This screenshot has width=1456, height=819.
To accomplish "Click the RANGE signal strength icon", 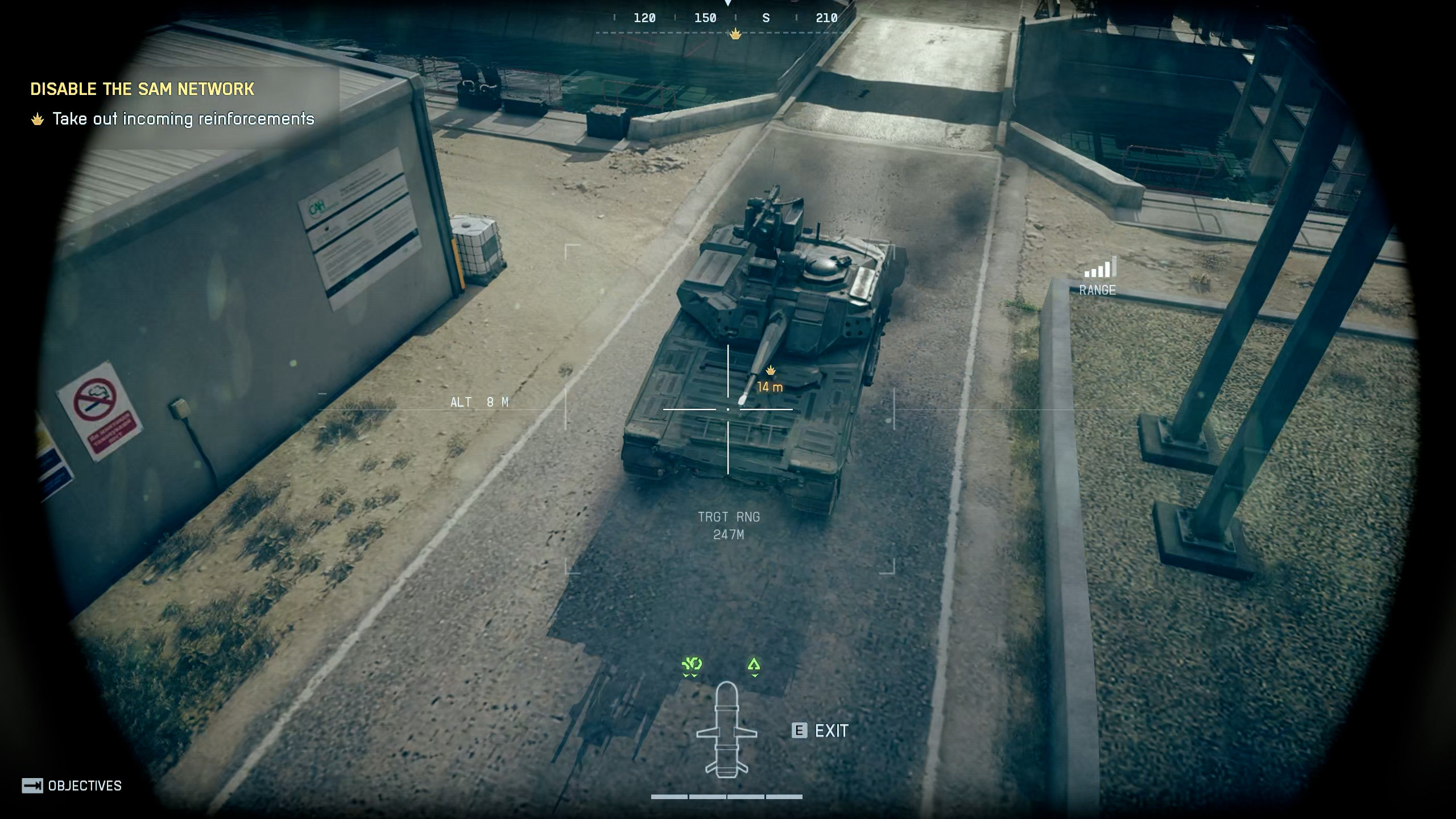I will point(1100,267).
